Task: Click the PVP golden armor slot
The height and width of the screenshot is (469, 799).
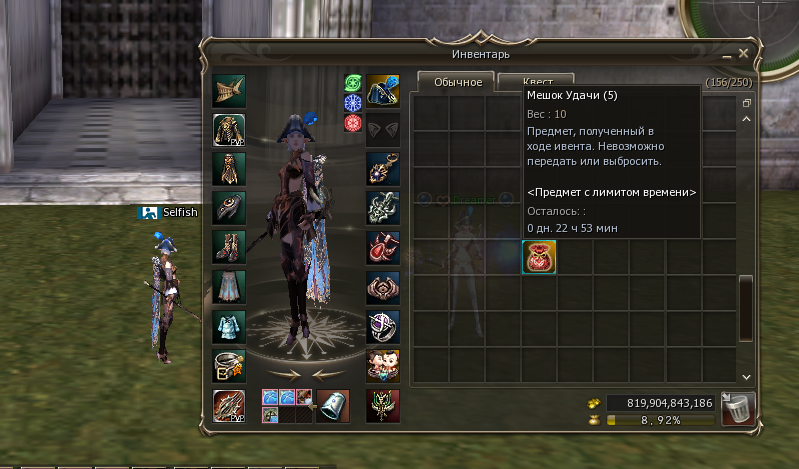Action: click(229, 129)
